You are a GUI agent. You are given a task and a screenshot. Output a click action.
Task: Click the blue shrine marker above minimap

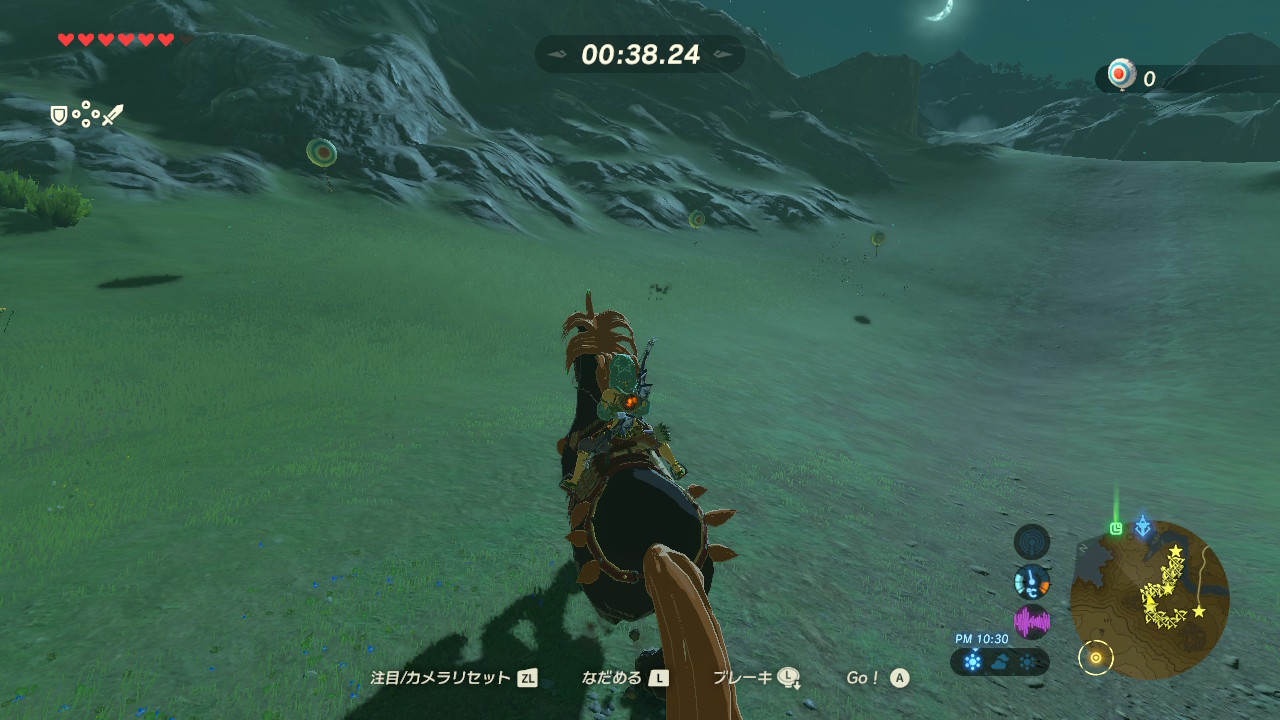[1143, 526]
